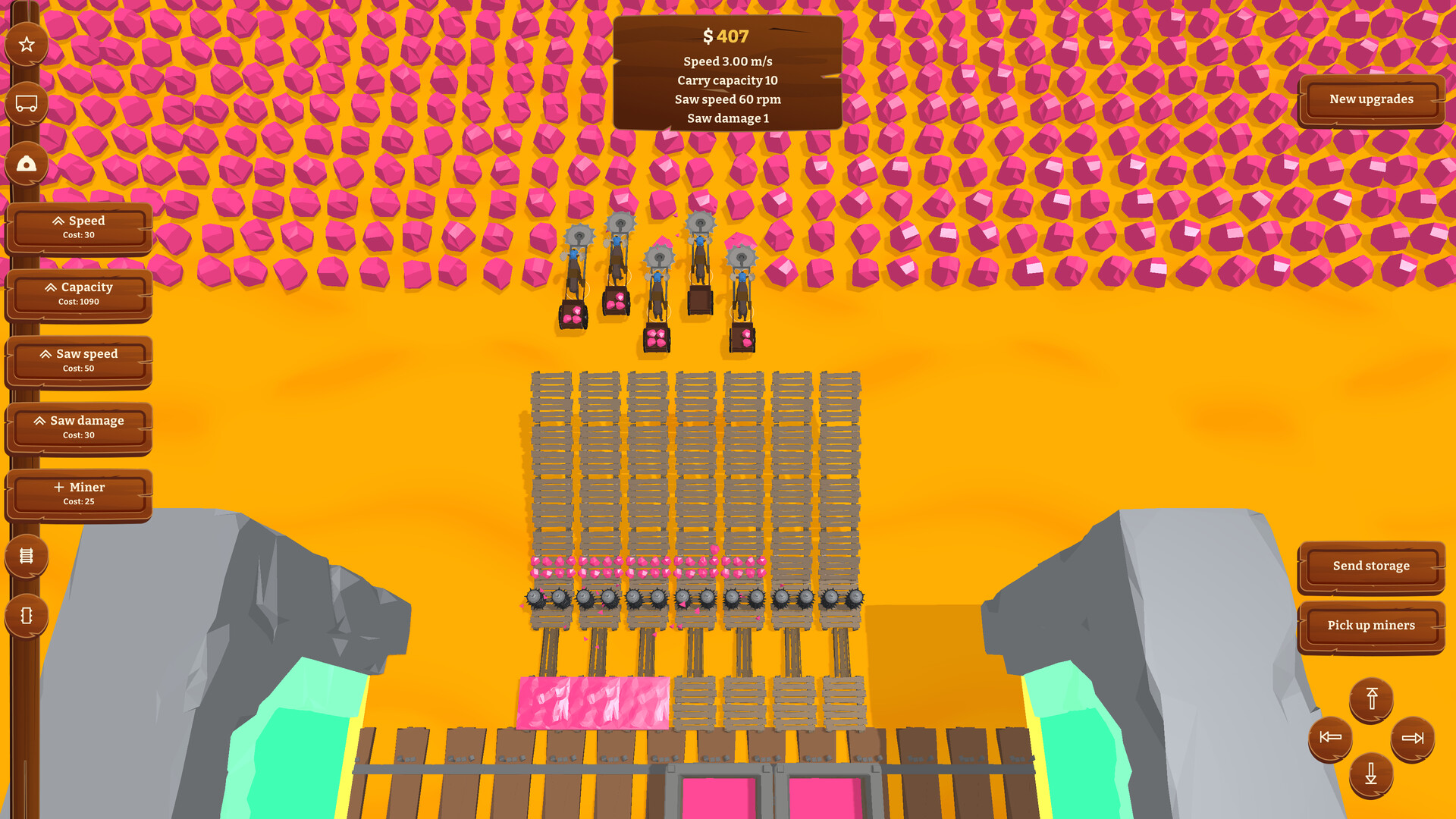Image resolution: width=1456 pixels, height=819 pixels.
Task: Open the ticket icon at sidebar bottom
Action: (x=27, y=617)
